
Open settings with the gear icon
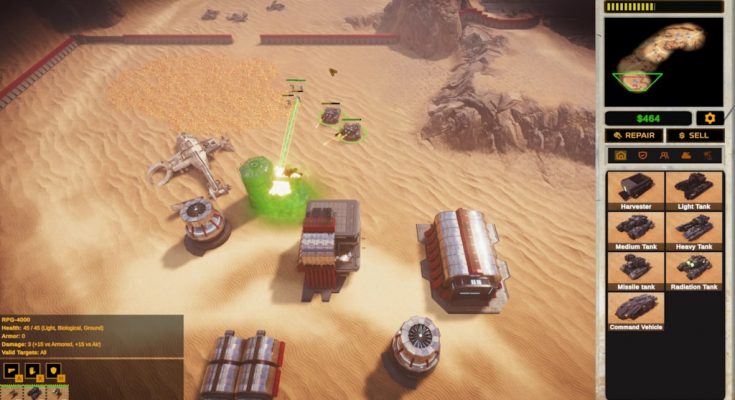[x=711, y=118]
